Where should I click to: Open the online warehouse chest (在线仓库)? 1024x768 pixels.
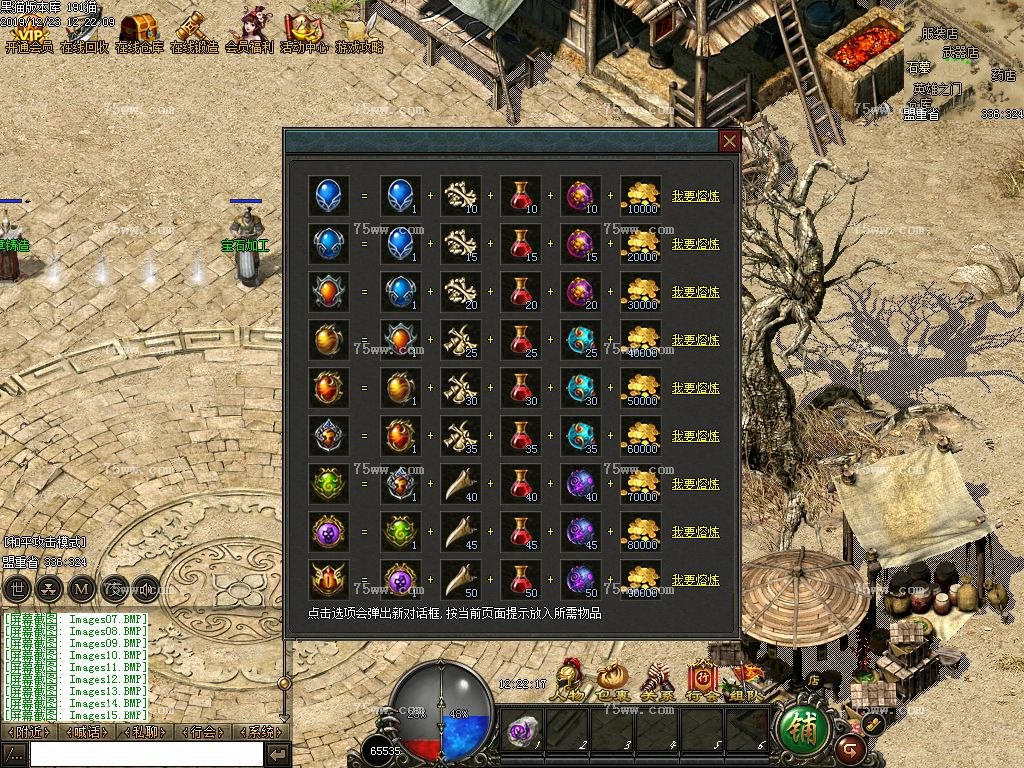tap(139, 32)
